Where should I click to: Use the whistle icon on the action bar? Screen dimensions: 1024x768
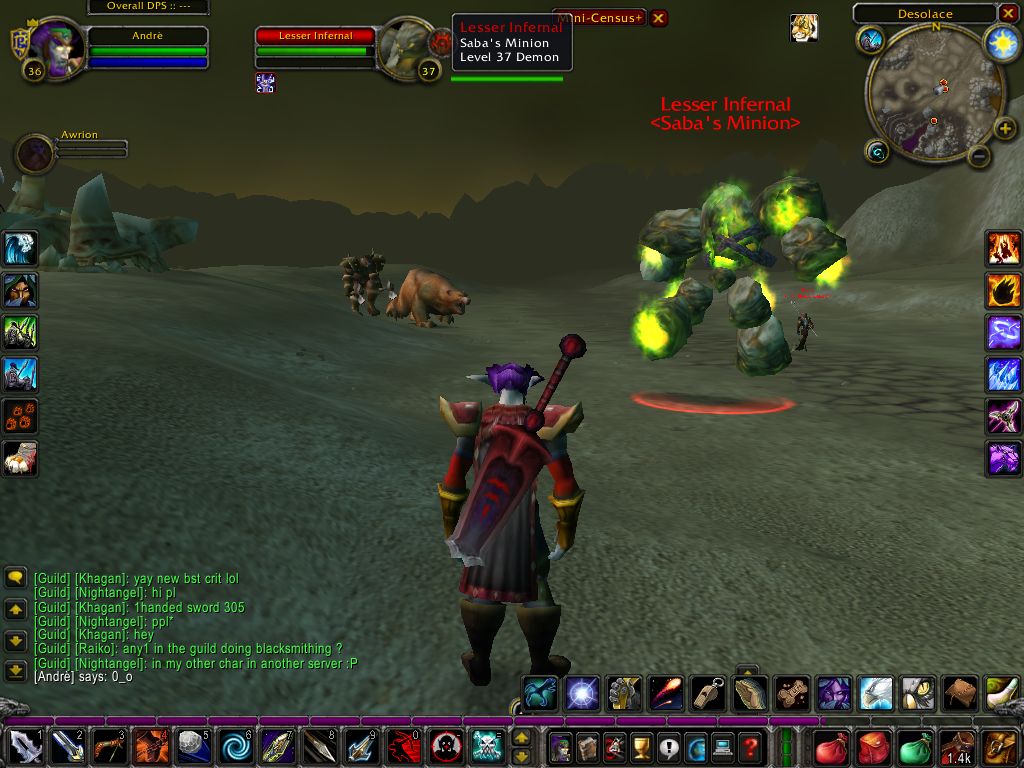click(x=707, y=692)
